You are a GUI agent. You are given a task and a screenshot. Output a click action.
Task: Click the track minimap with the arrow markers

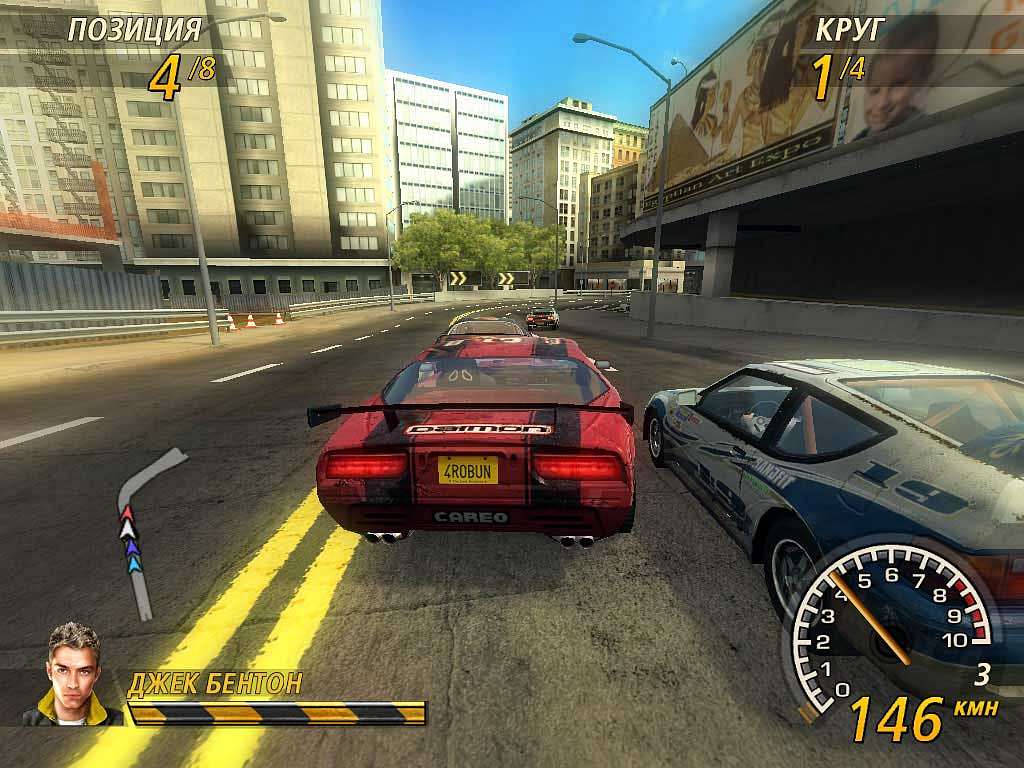click(140, 530)
